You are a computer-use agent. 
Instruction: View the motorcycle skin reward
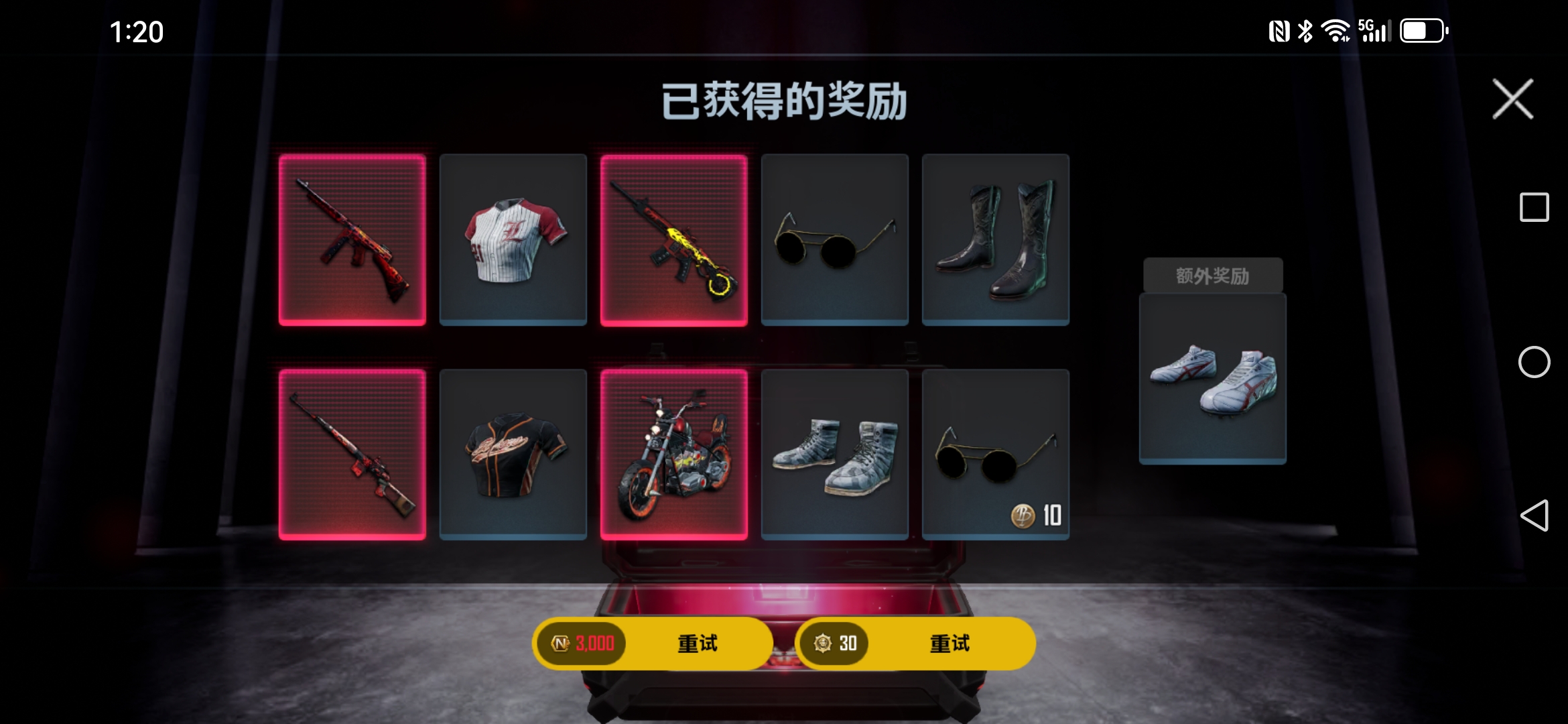click(673, 454)
